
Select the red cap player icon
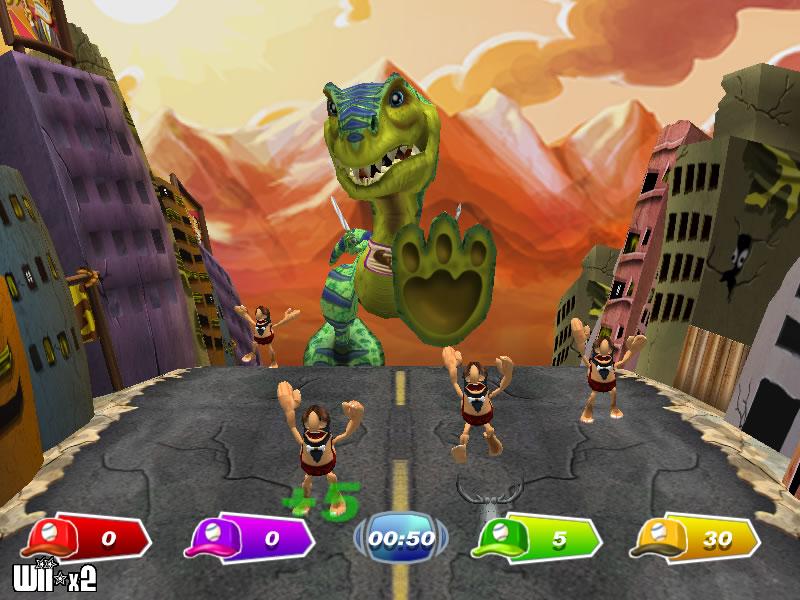49,537
